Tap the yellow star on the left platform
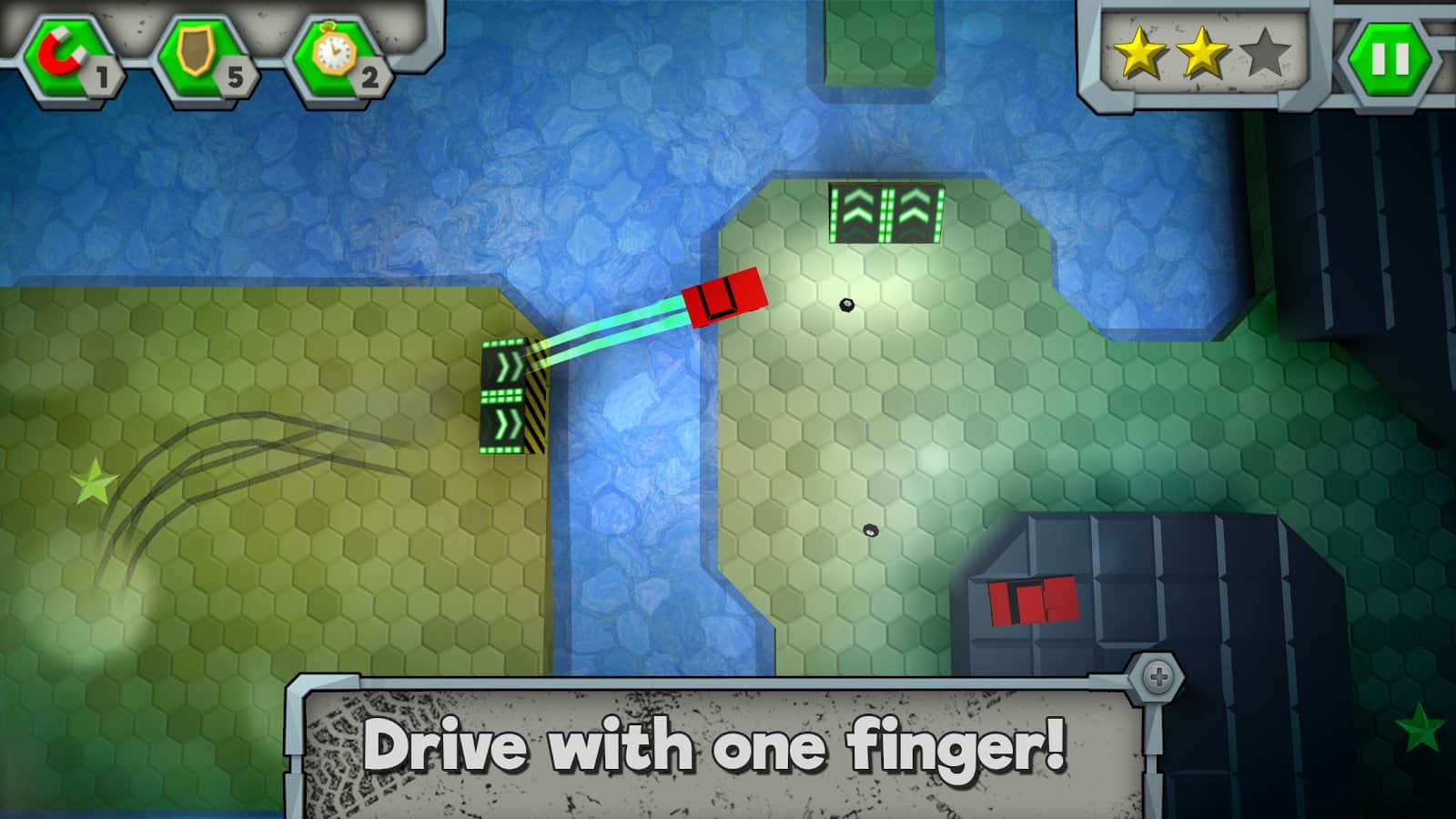 click(93, 482)
